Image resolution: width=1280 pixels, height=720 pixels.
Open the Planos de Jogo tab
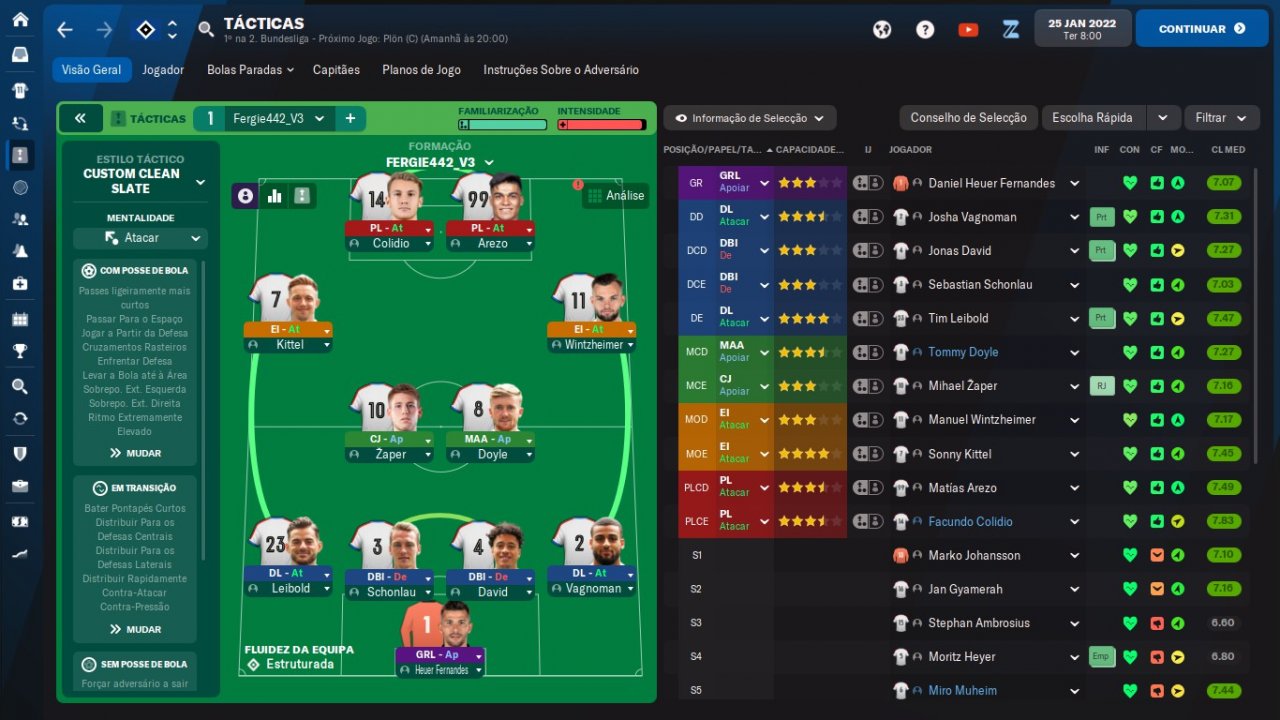coord(421,70)
